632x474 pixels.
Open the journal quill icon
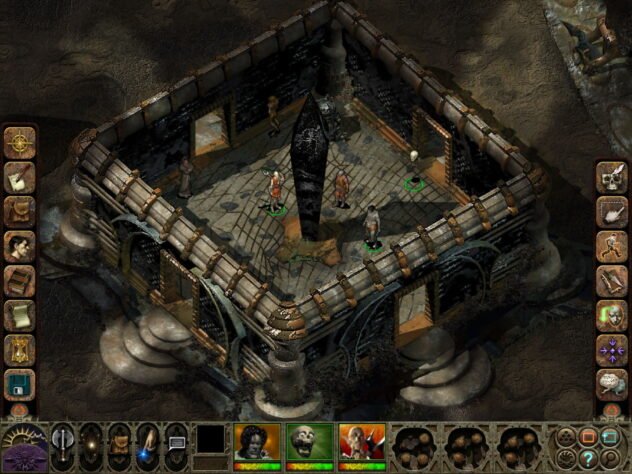click(x=20, y=176)
